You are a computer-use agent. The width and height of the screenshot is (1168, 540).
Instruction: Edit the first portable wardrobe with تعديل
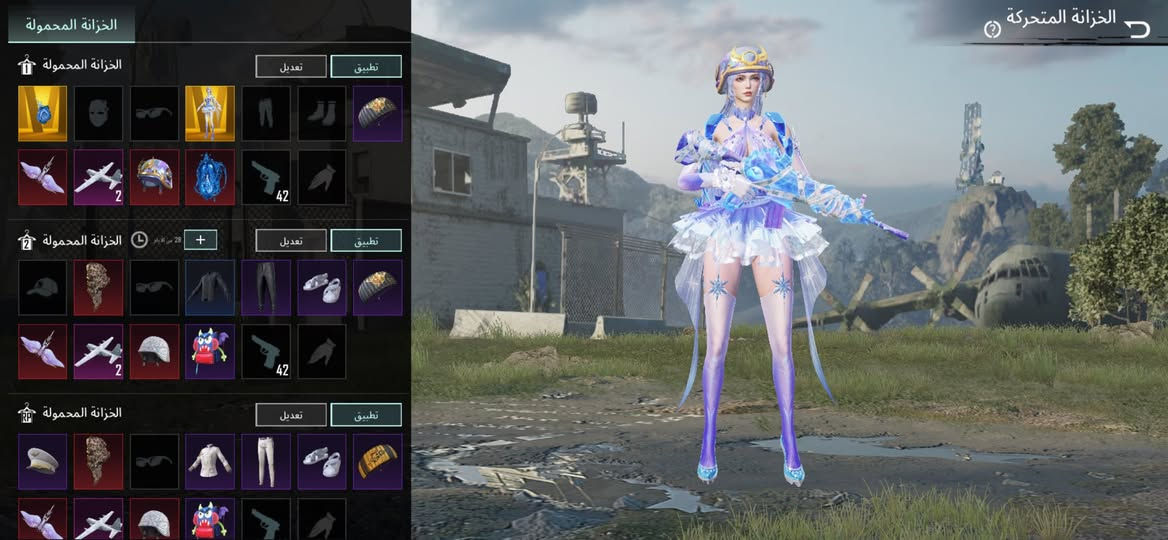(x=291, y=66)
